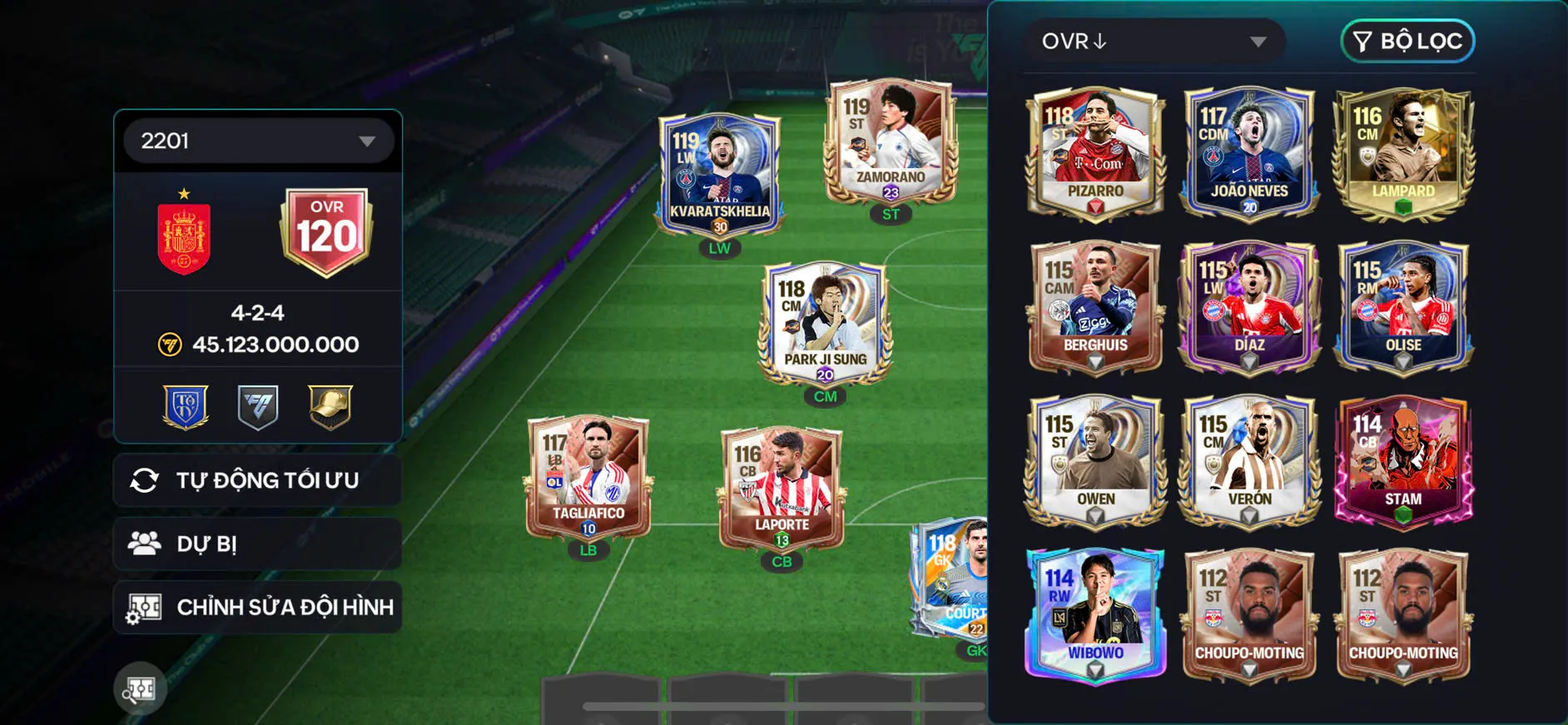
Task: Pick the Wibowo 114 RW card
Action: point(1095,616)
